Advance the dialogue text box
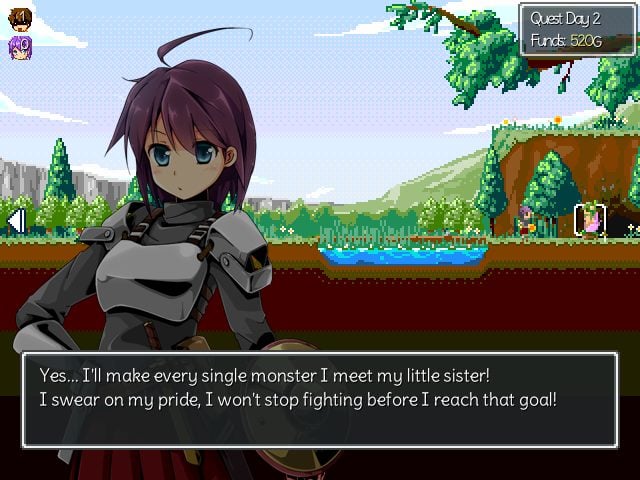640x480 pixels. click(319, 399)
